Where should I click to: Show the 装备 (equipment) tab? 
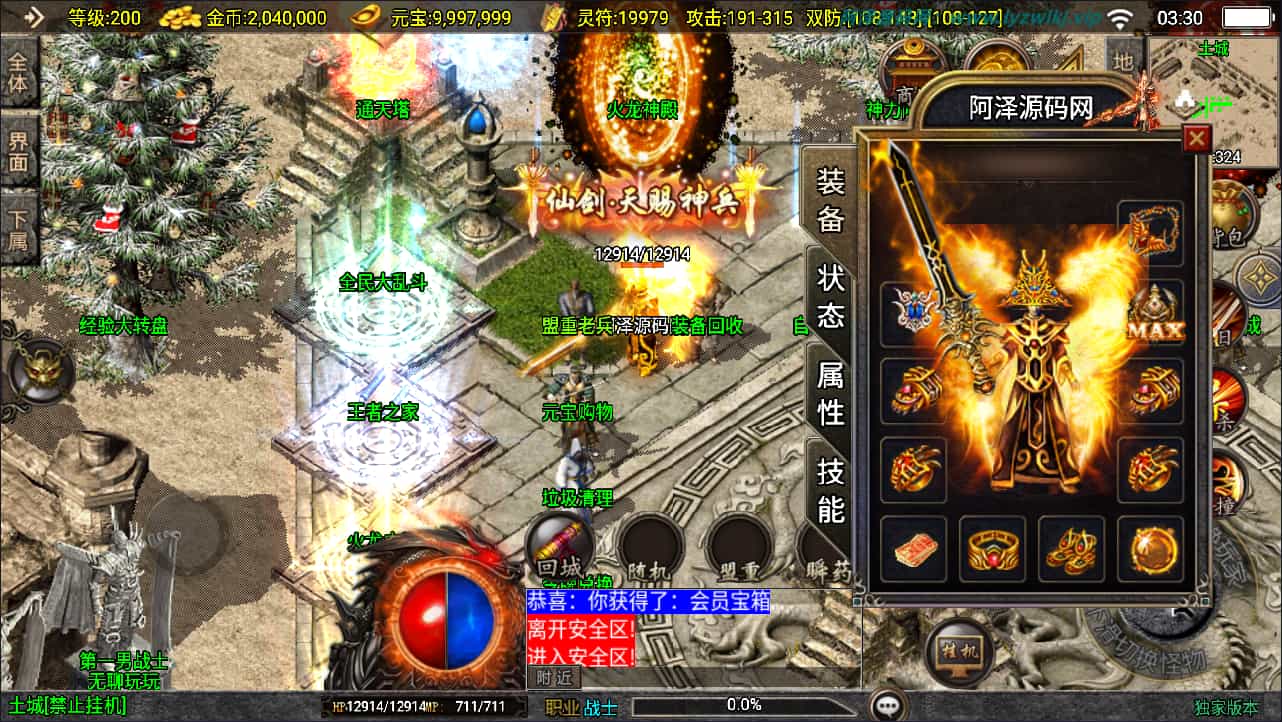(831, 200)
